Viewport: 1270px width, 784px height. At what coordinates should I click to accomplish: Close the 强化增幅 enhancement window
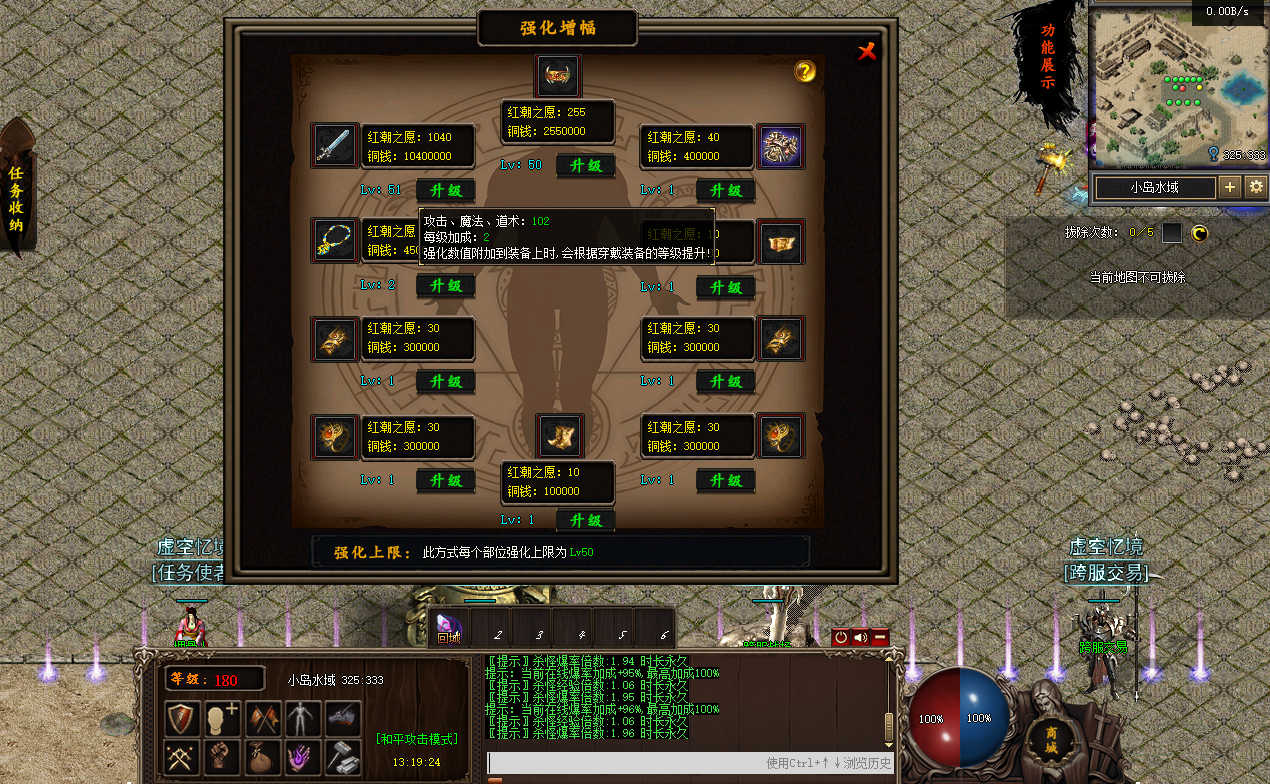(866, 51)
